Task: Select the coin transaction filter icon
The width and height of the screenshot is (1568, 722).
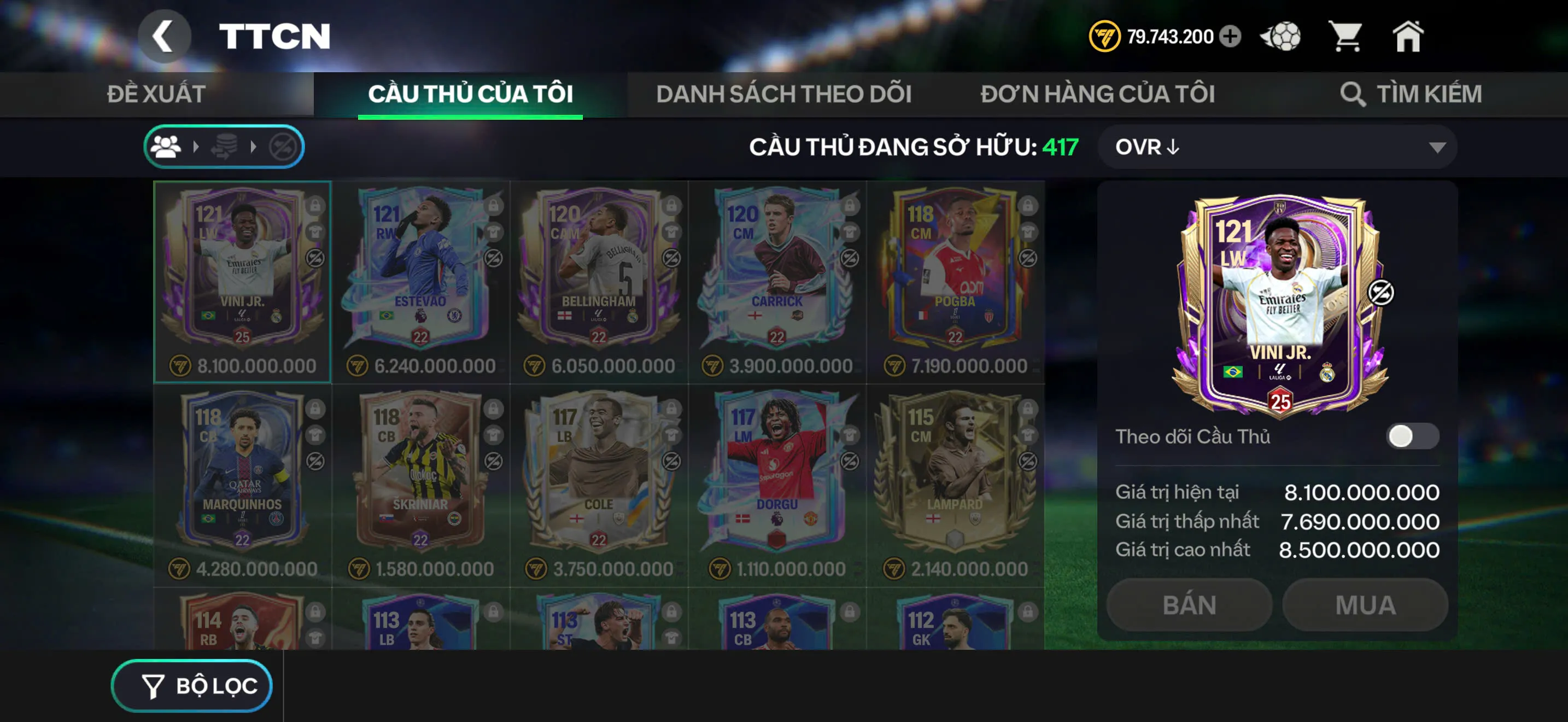Action: tap(224, 146)
